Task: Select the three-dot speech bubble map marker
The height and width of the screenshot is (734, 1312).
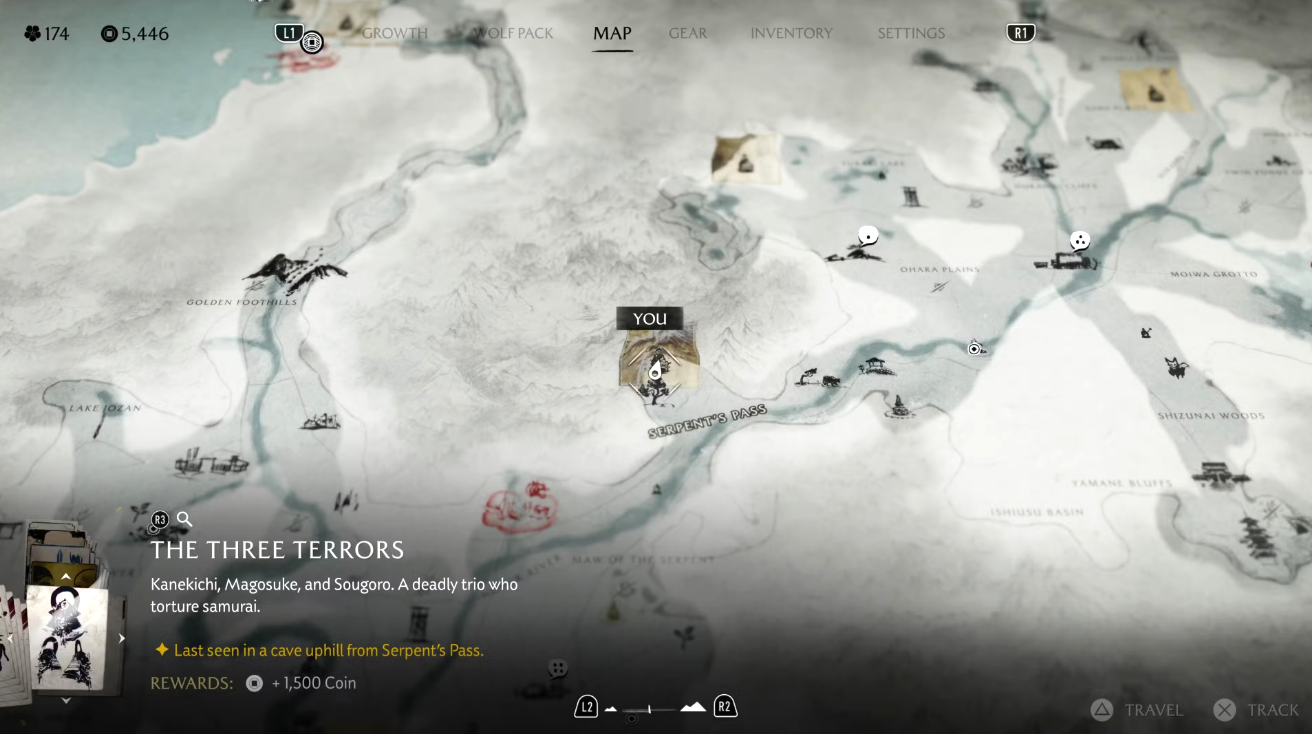Action: pyautogui.click(x=1080, y=240)
